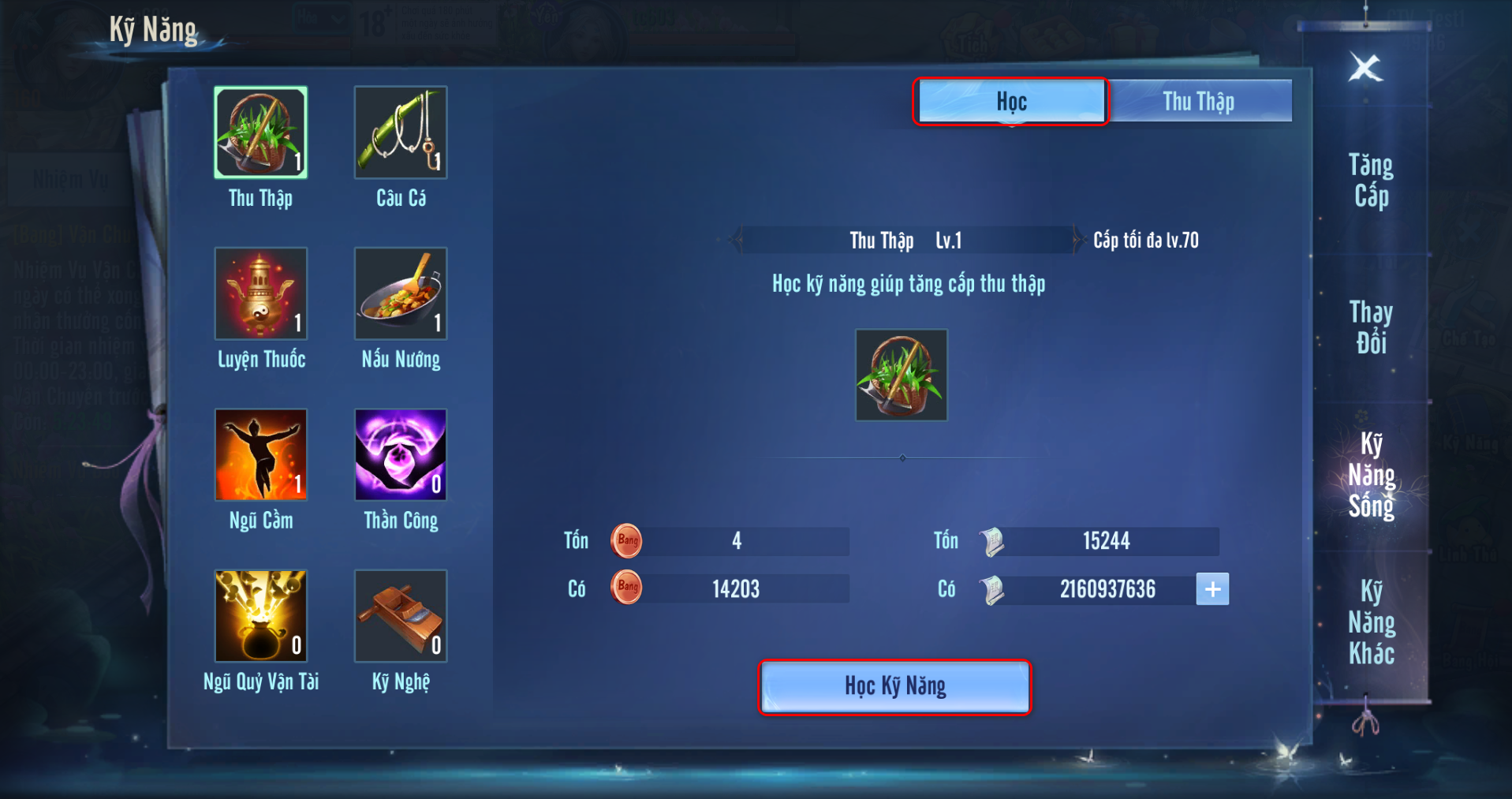Select the Ngũ Quỷ Vận Tài skill
The height and width of the screenshot is (799, 1512).
(260, 615)
